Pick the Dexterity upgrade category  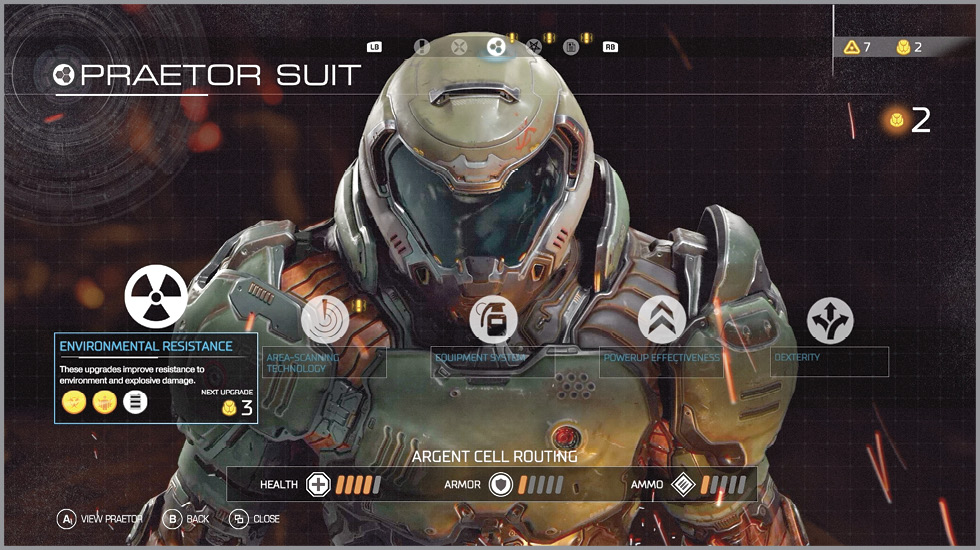pos(830,320)
